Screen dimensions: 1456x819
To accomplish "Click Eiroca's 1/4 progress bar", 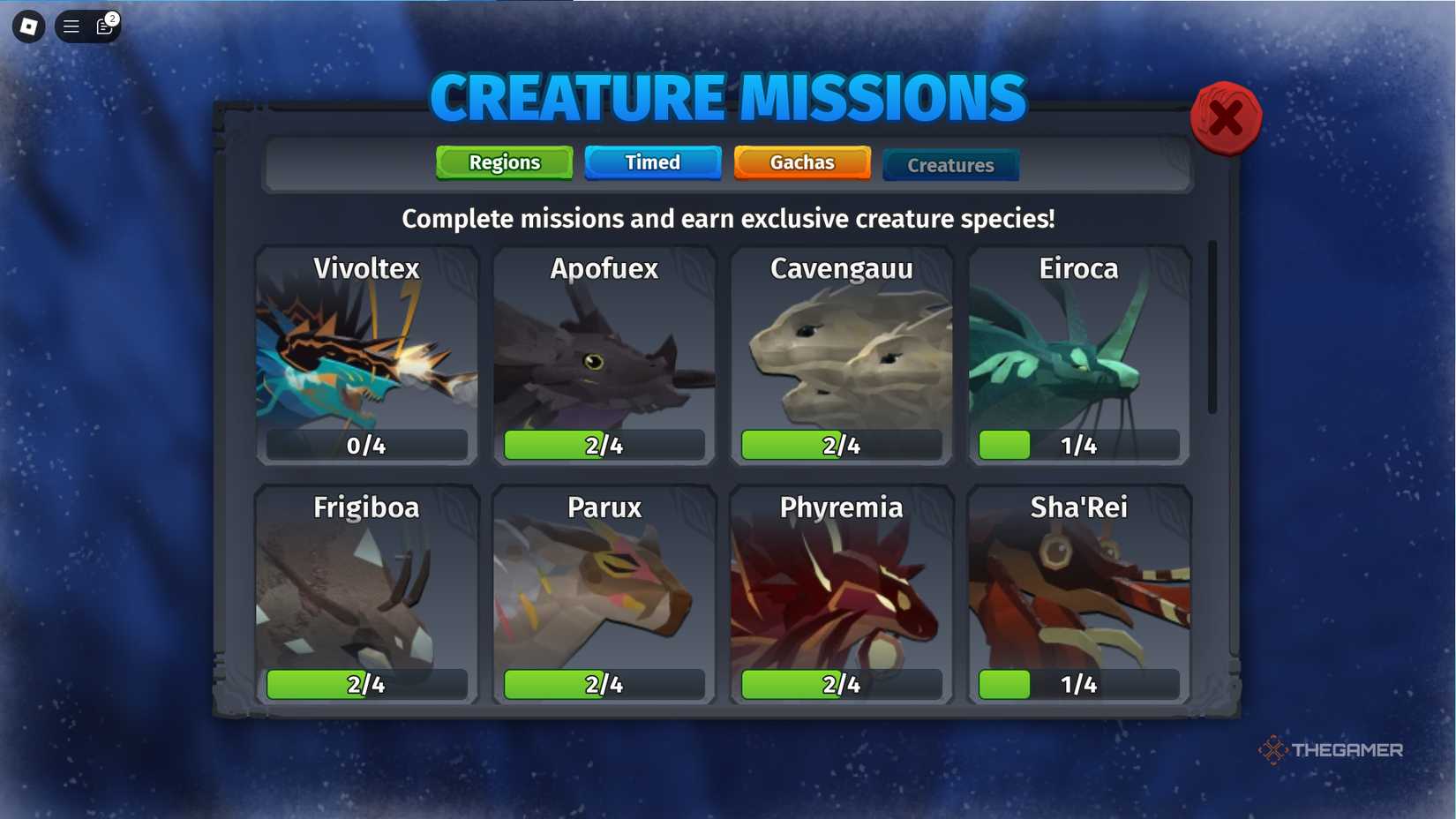I will tap(1078, 446).
